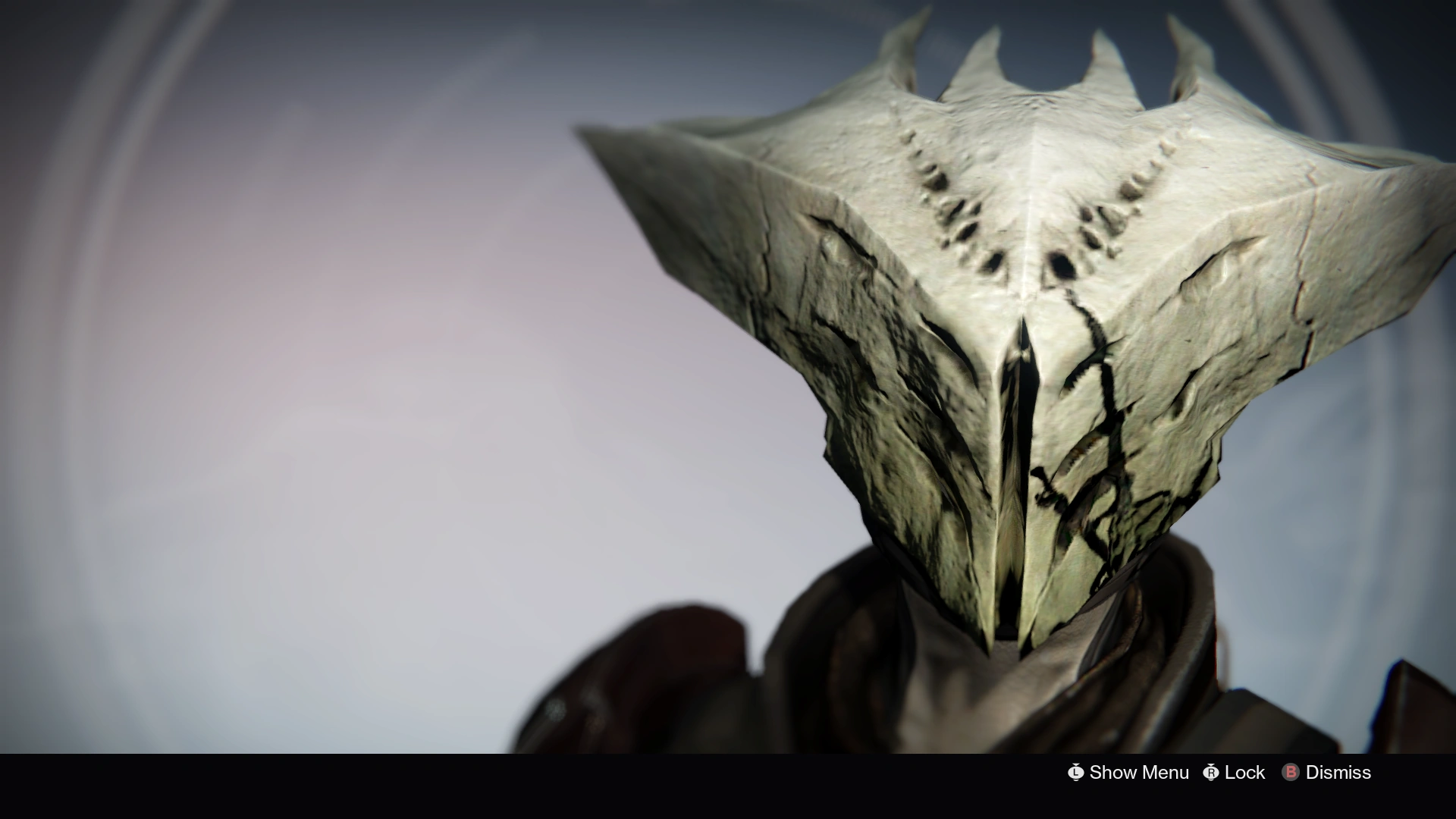
Task: Dismiss the item preview screen
Action: pos(1339,772)
